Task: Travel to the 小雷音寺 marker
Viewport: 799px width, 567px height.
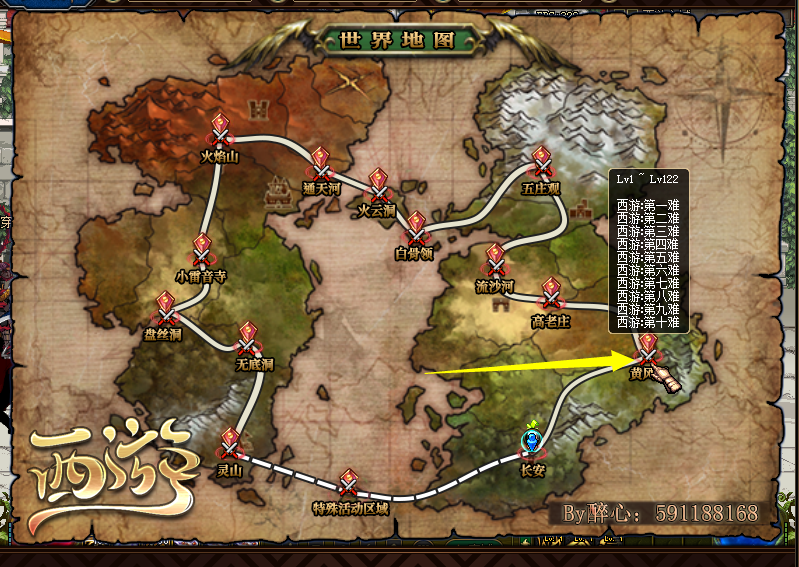Action: (x=202, y=252)
